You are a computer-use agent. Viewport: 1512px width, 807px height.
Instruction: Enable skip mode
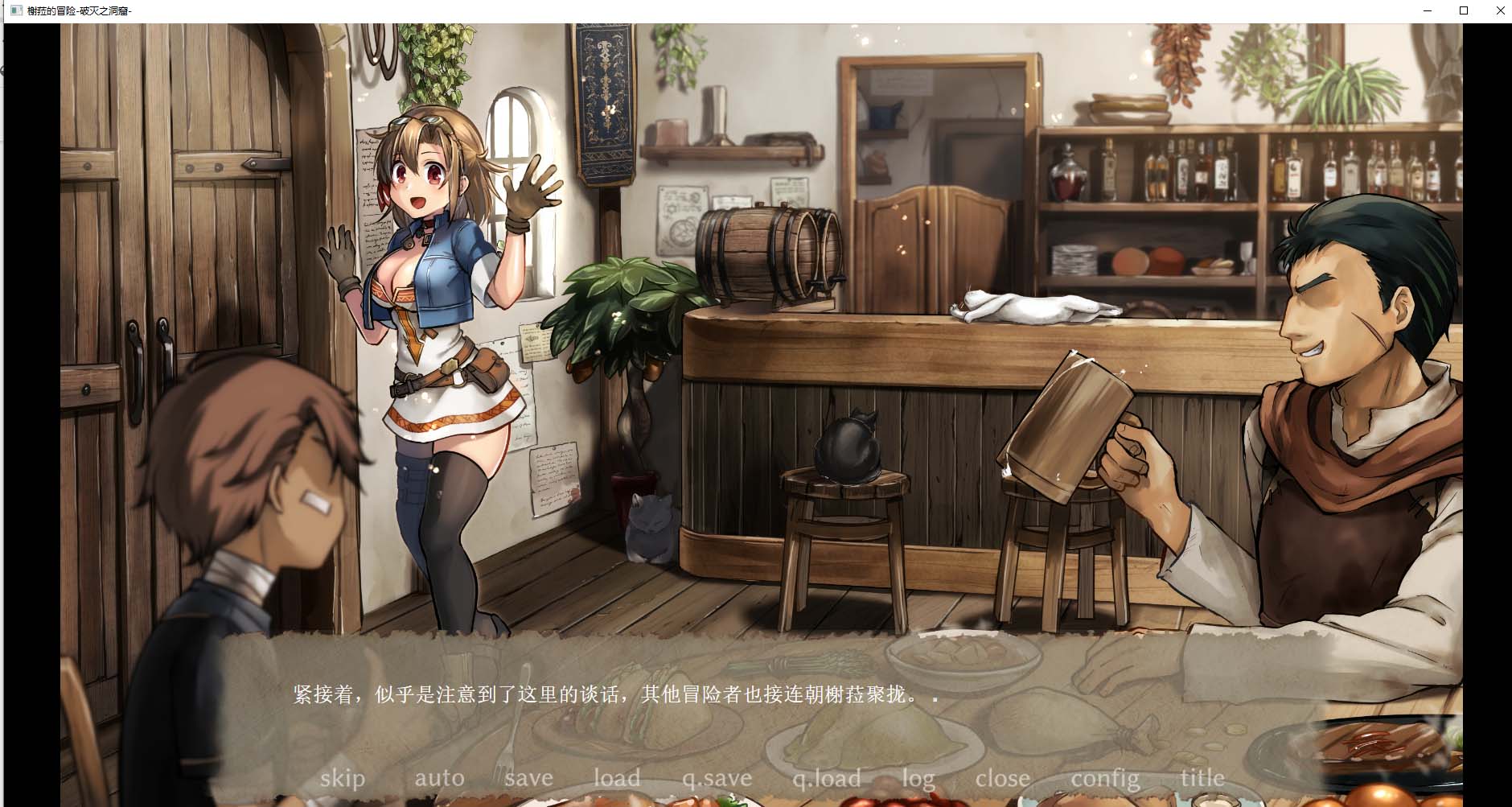pos(342,777)
